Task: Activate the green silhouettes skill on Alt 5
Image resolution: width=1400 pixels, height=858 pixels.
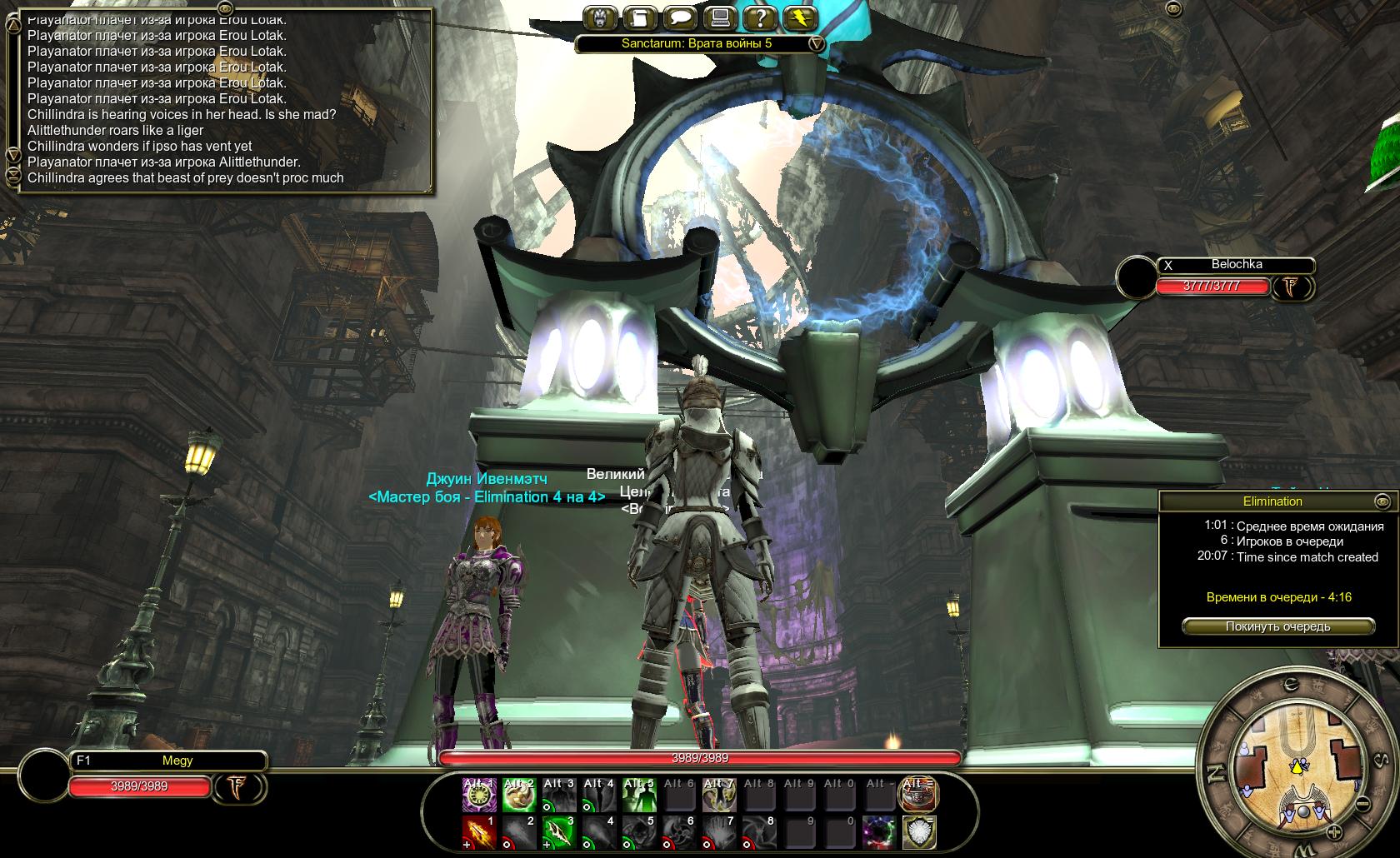Action: point(639,795)
